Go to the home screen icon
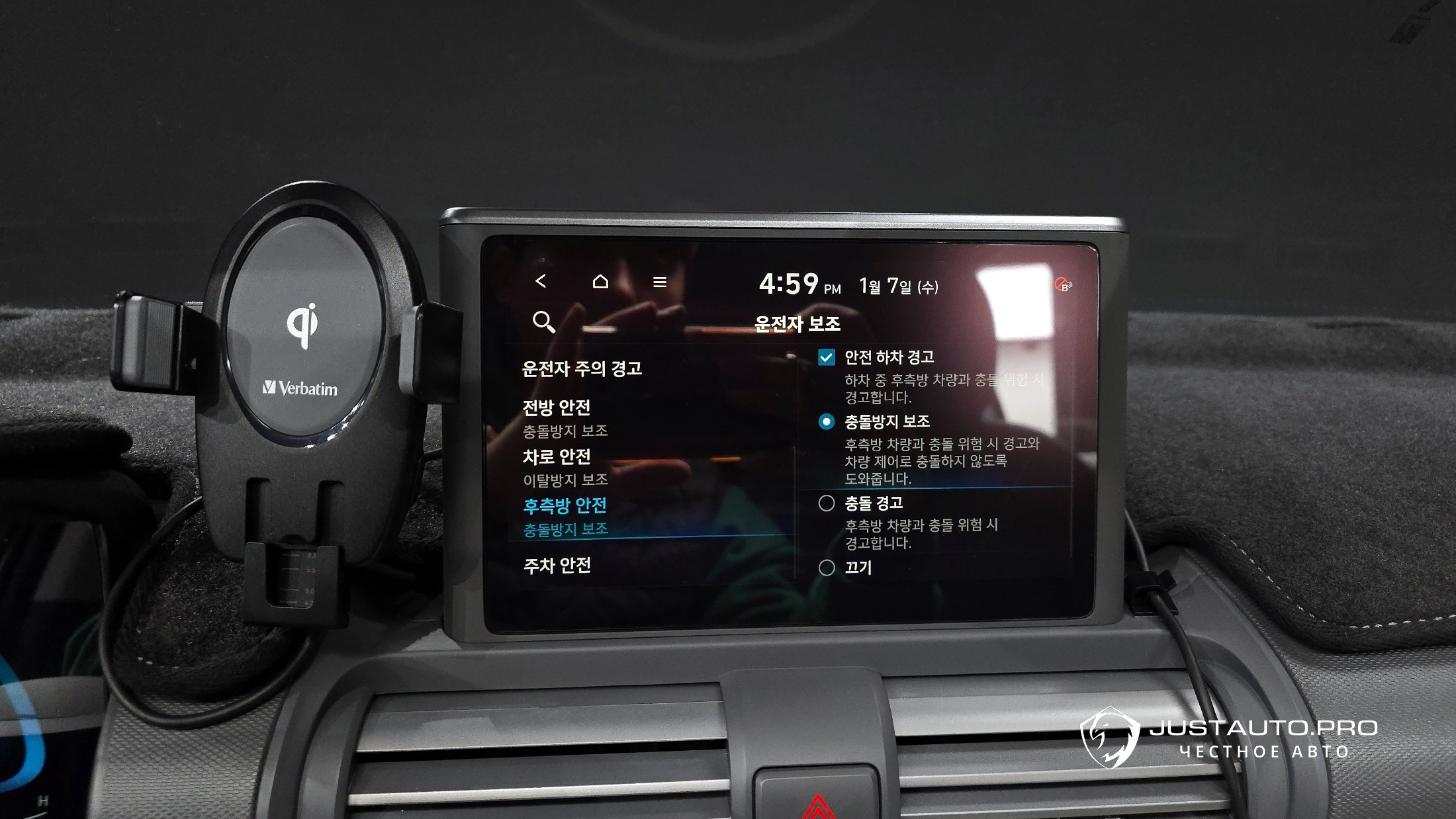Screen dimensions: 1456x819 click(x=600, y=282)
